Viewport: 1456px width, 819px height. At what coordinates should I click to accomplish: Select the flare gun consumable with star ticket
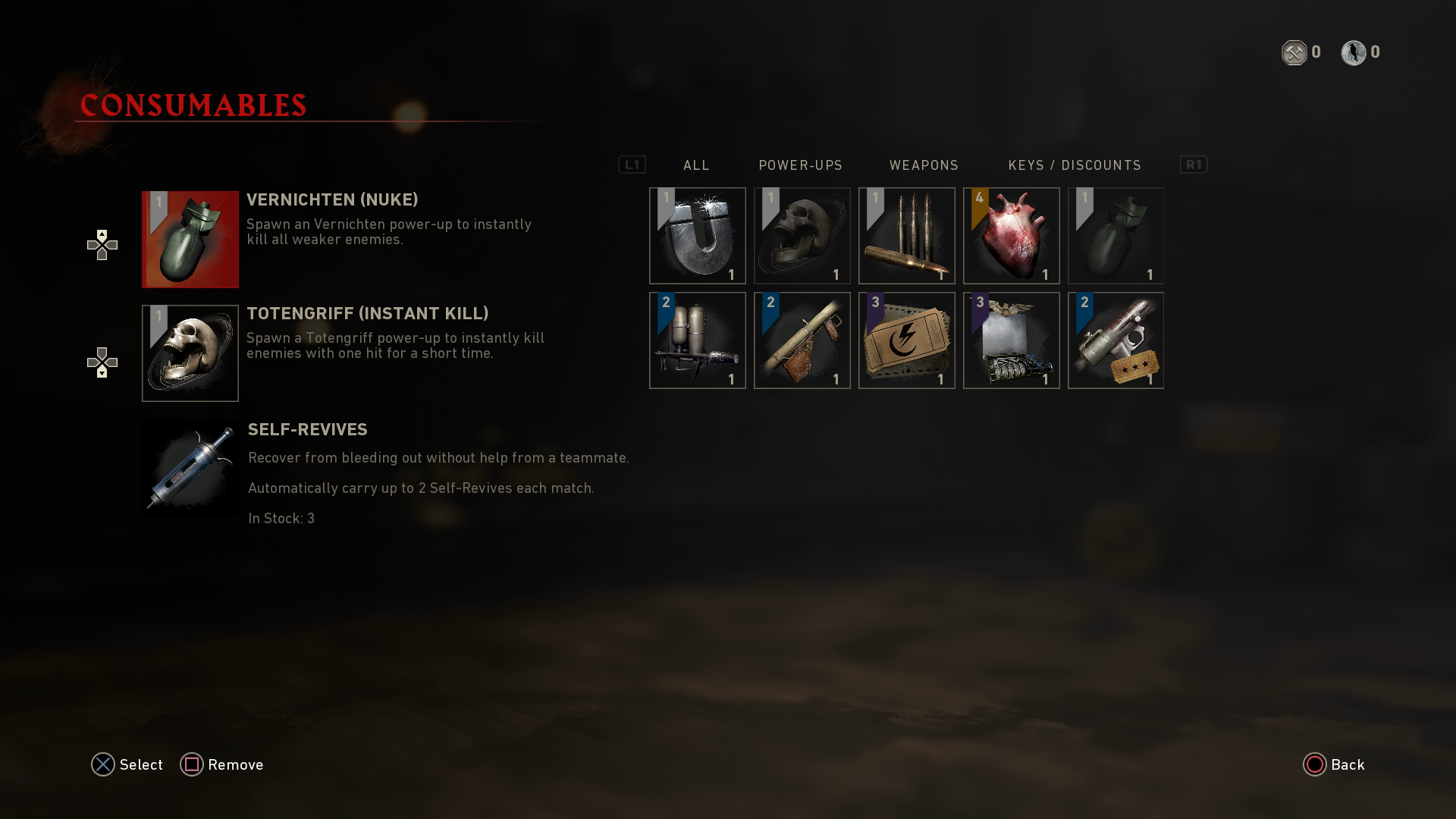coord(1116,340)
